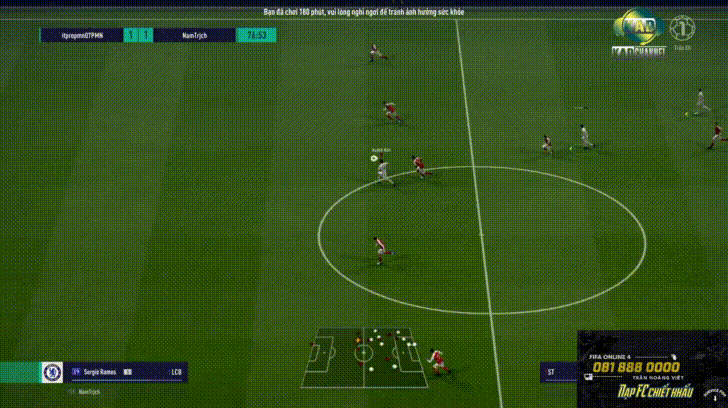
Task: Click the AD Channel logo overlay
Action: [639, 33]
